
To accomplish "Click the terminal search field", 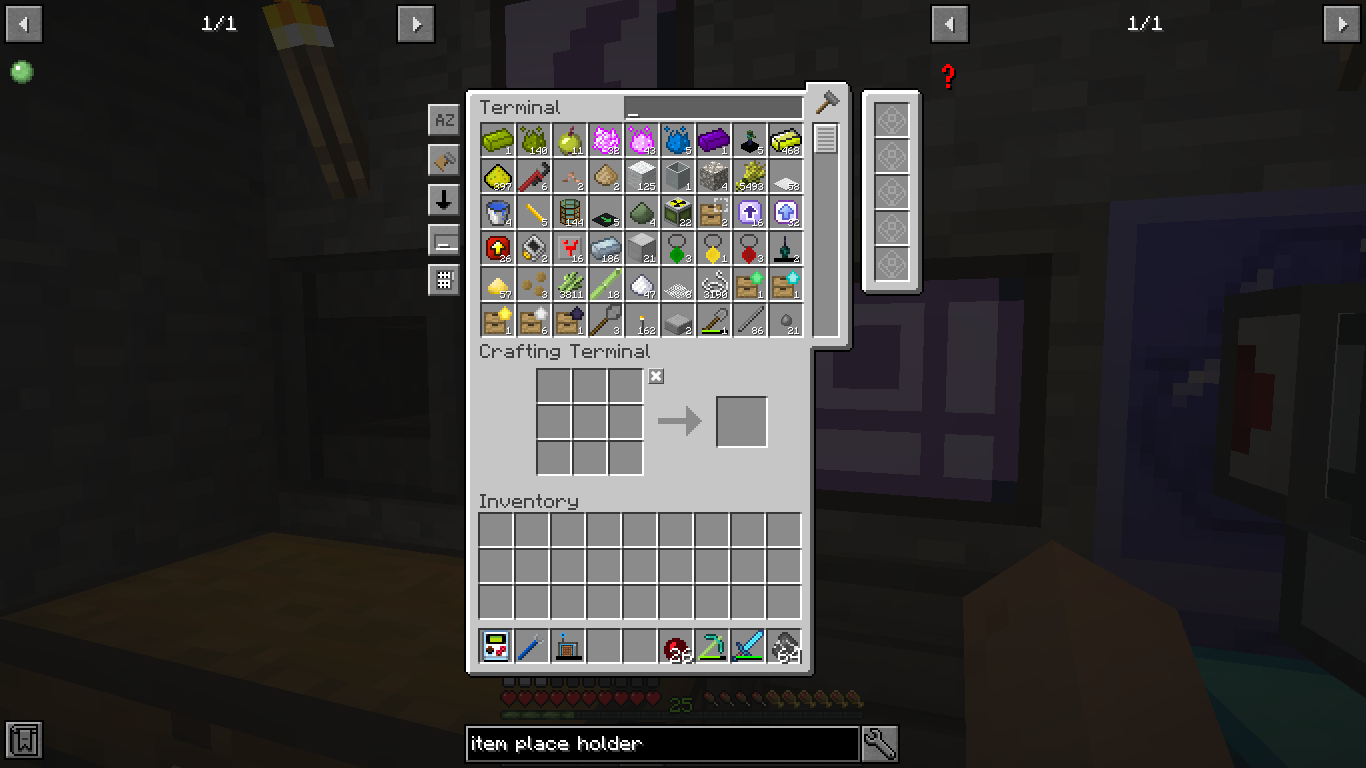I will 712,106.
